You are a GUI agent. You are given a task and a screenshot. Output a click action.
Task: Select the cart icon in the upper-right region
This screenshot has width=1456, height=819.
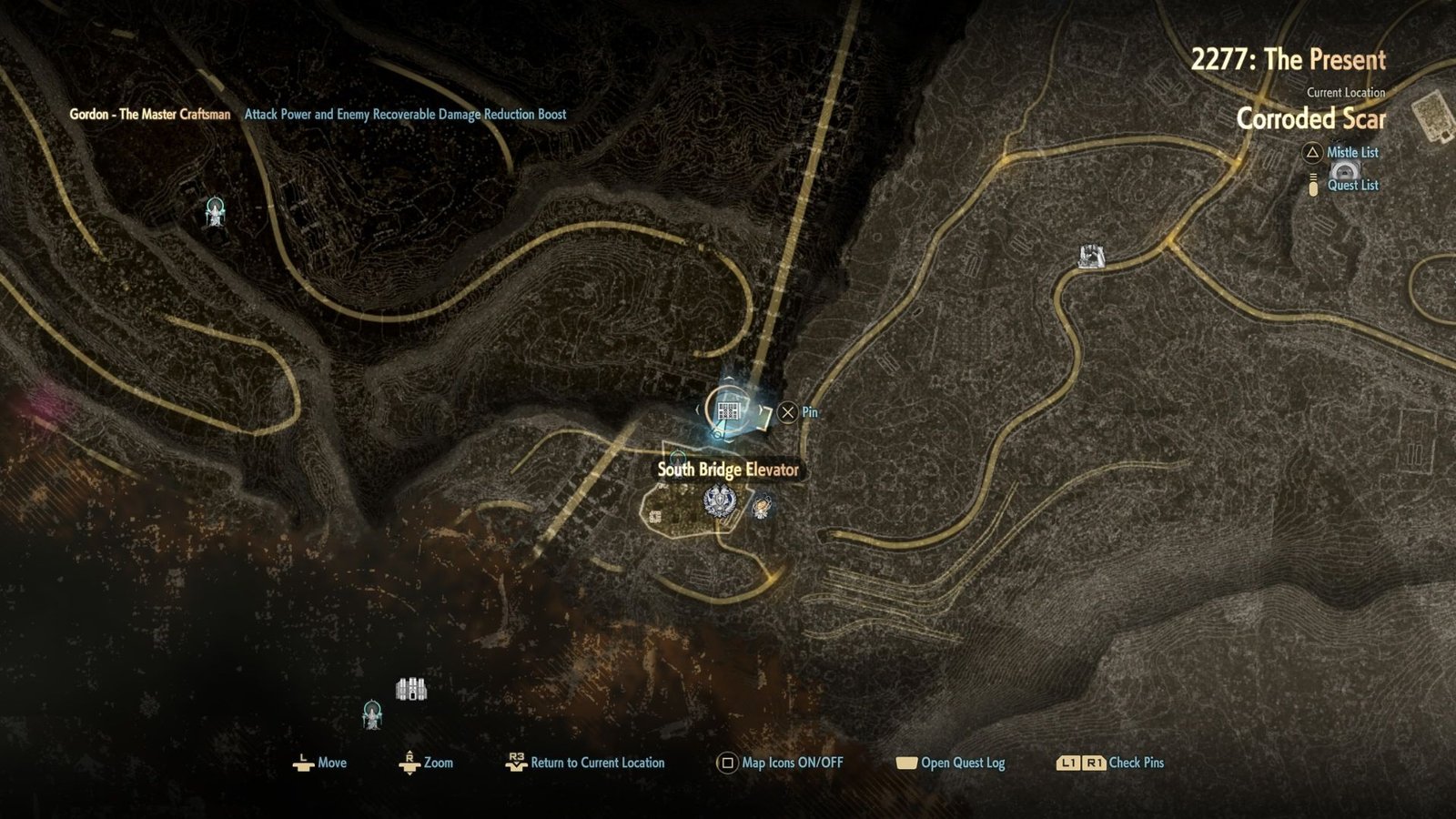1090,258
